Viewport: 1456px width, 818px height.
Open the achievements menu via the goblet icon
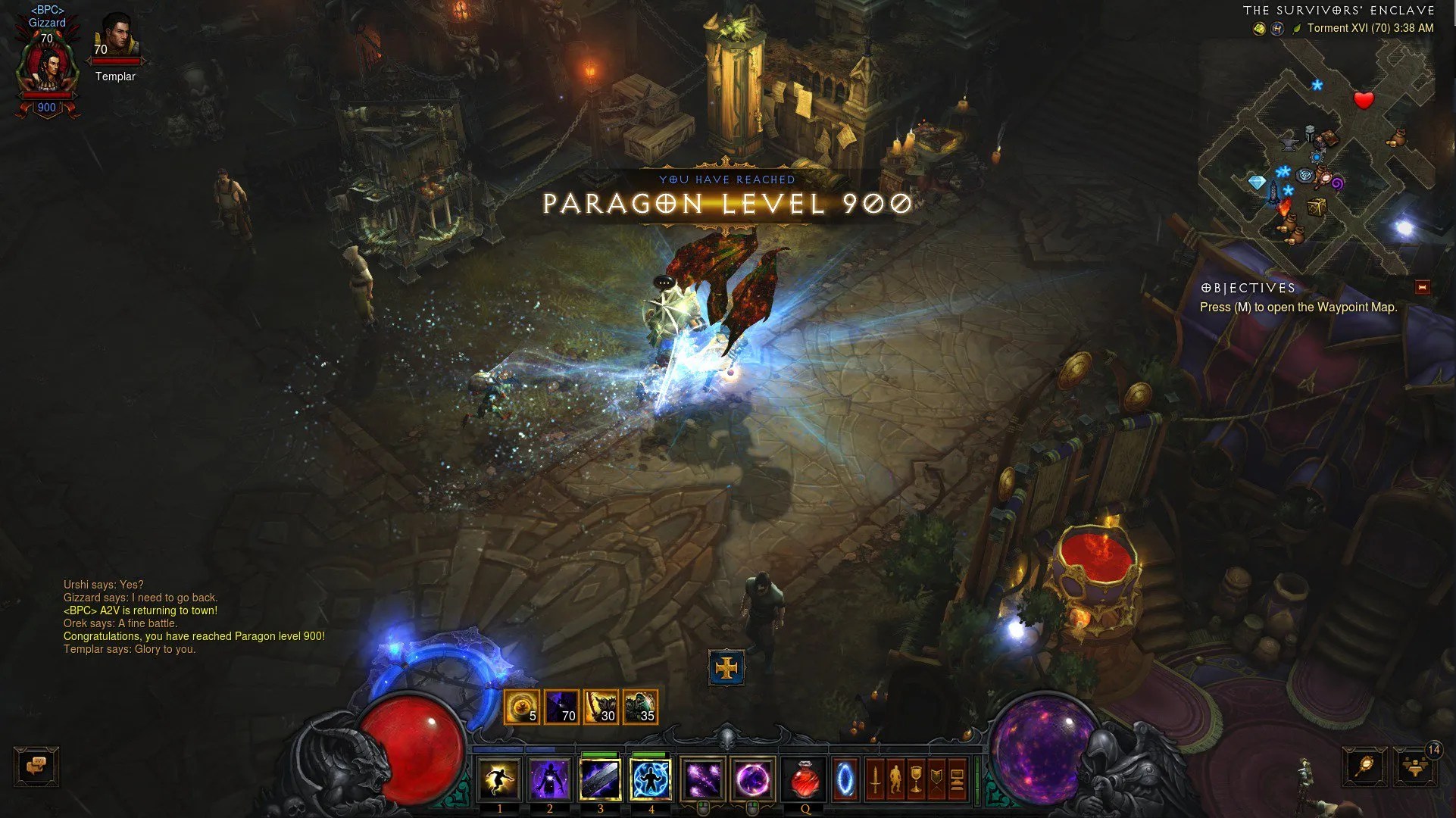pos(915,780)
